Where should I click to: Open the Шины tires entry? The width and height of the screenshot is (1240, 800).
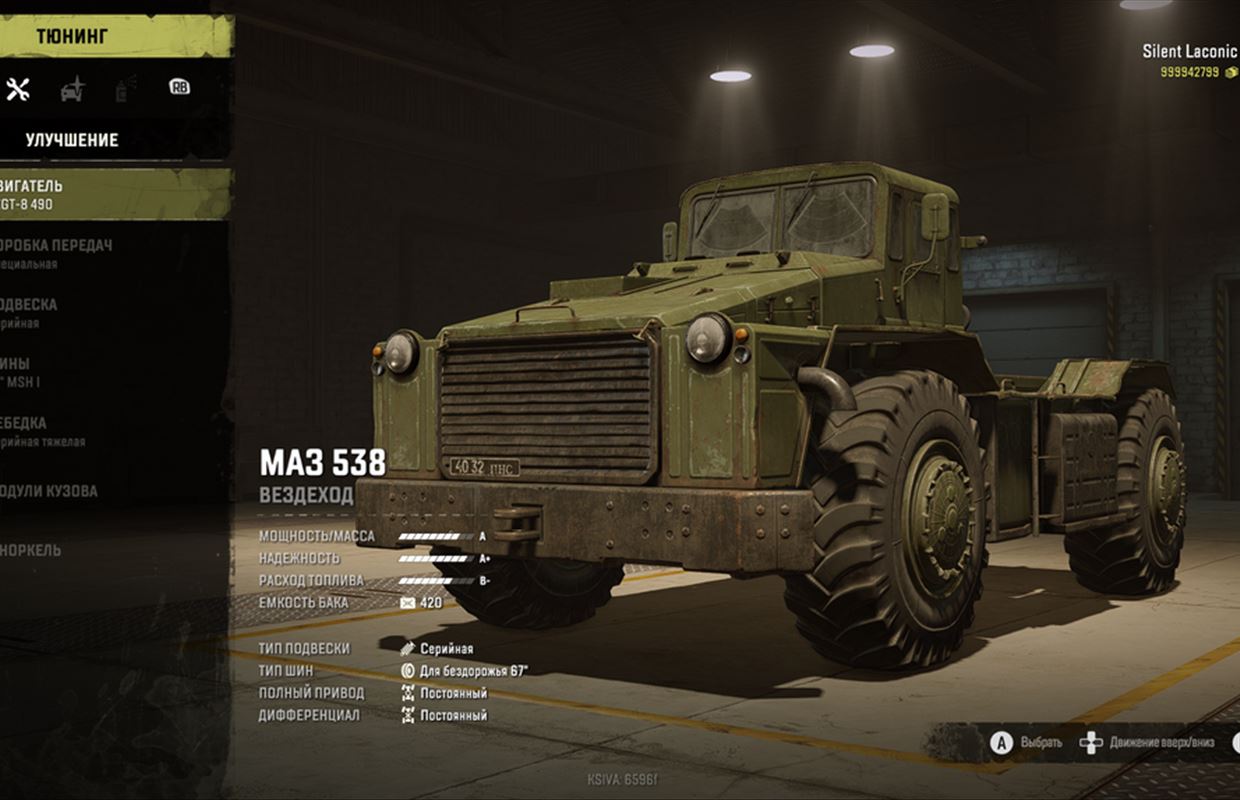coord(30,372)
